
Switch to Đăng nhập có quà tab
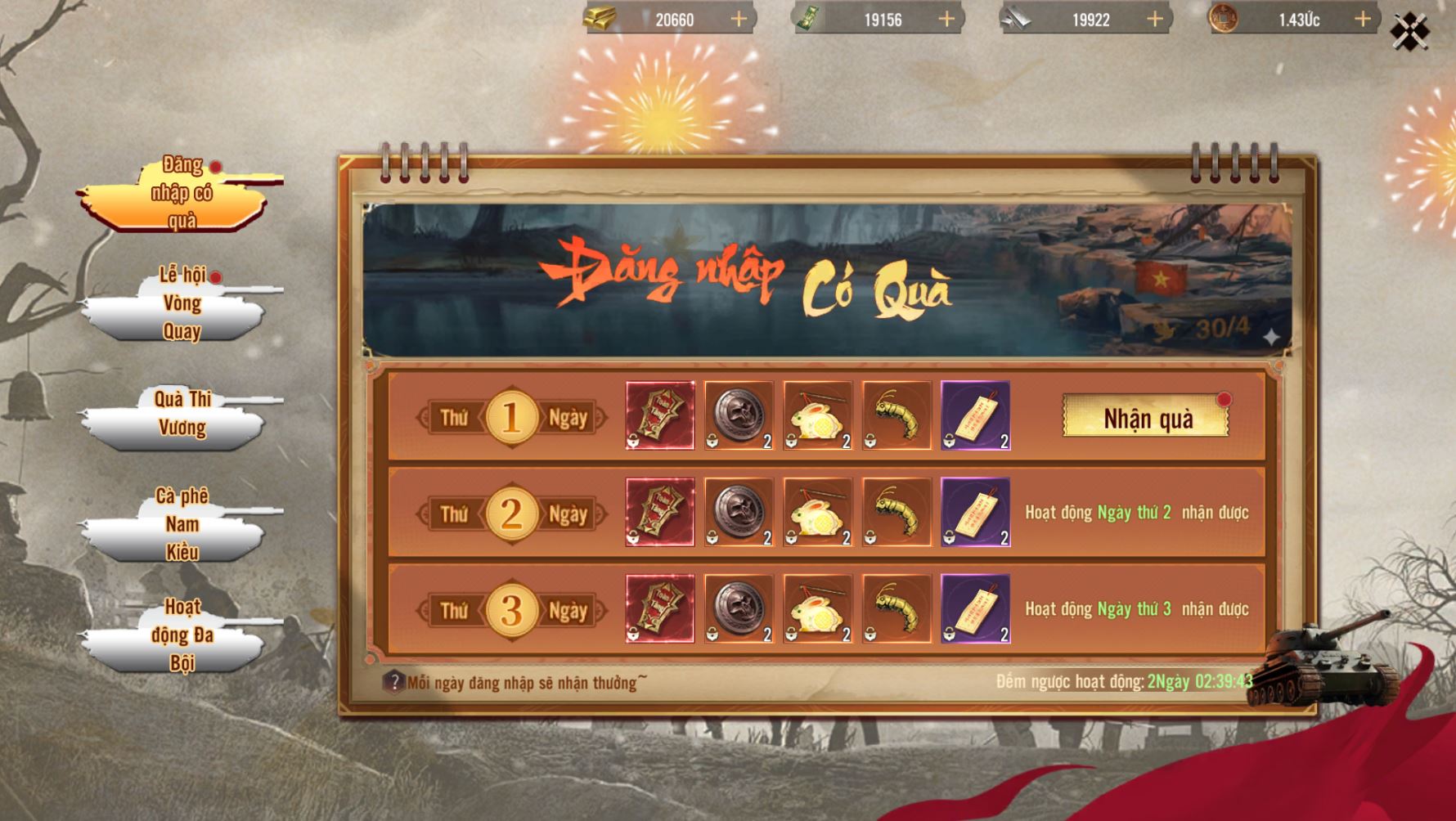[181, 194]
